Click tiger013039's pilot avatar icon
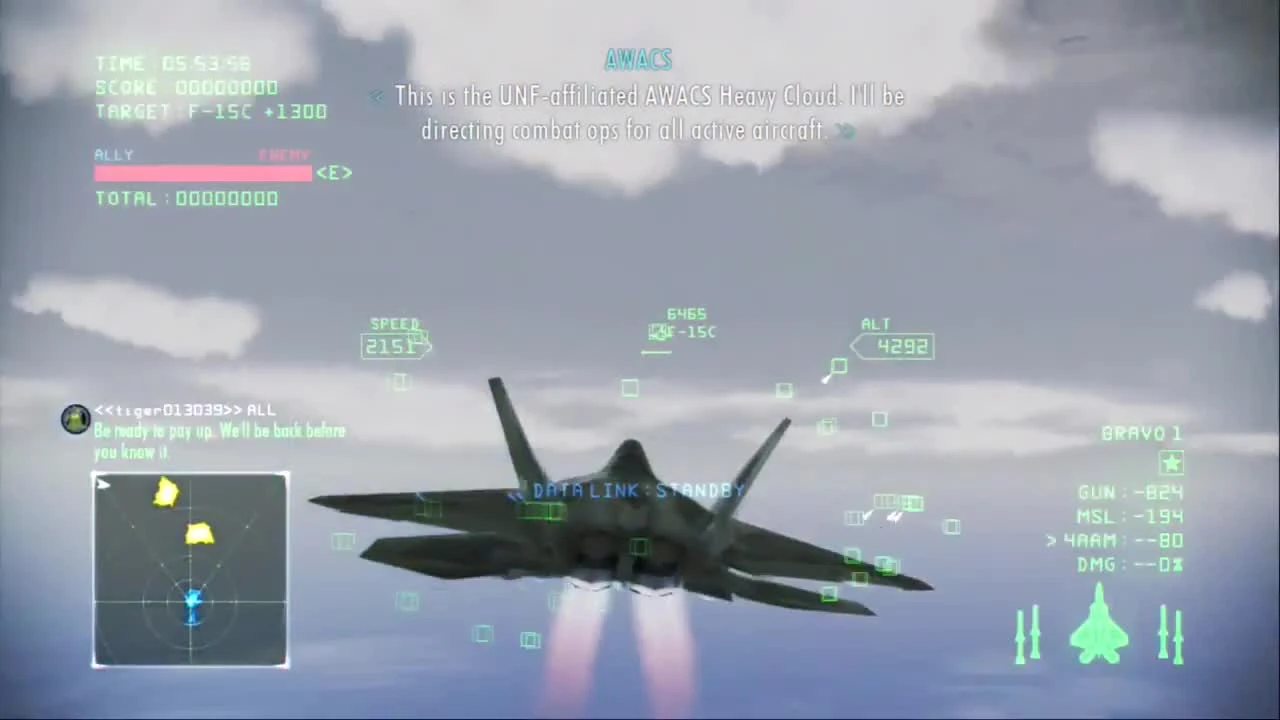The image size is (1280, 720). [x=75, y=419]
